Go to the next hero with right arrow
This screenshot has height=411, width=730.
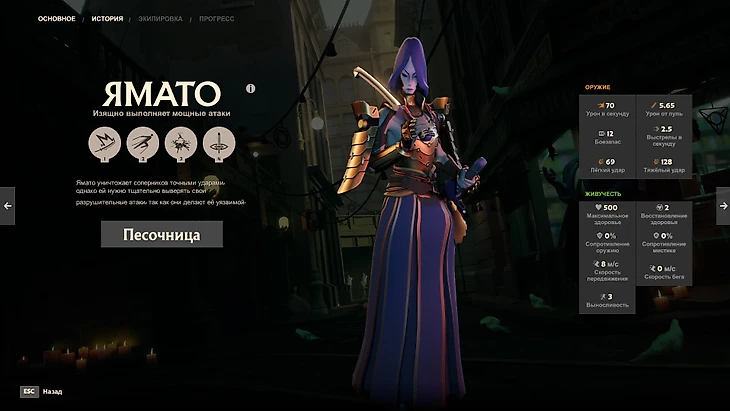point(723,205)
